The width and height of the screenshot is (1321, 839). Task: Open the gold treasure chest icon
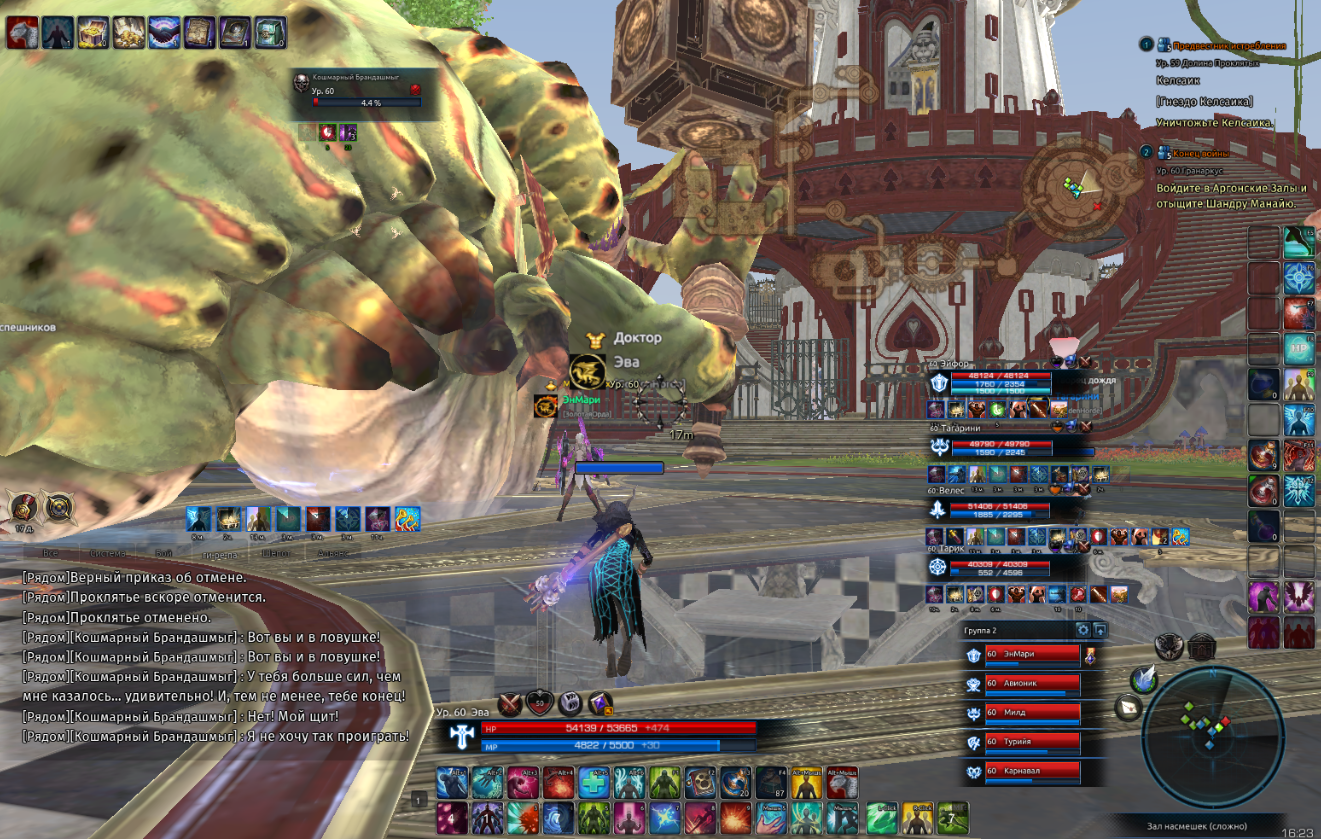[x=92, y=33]
